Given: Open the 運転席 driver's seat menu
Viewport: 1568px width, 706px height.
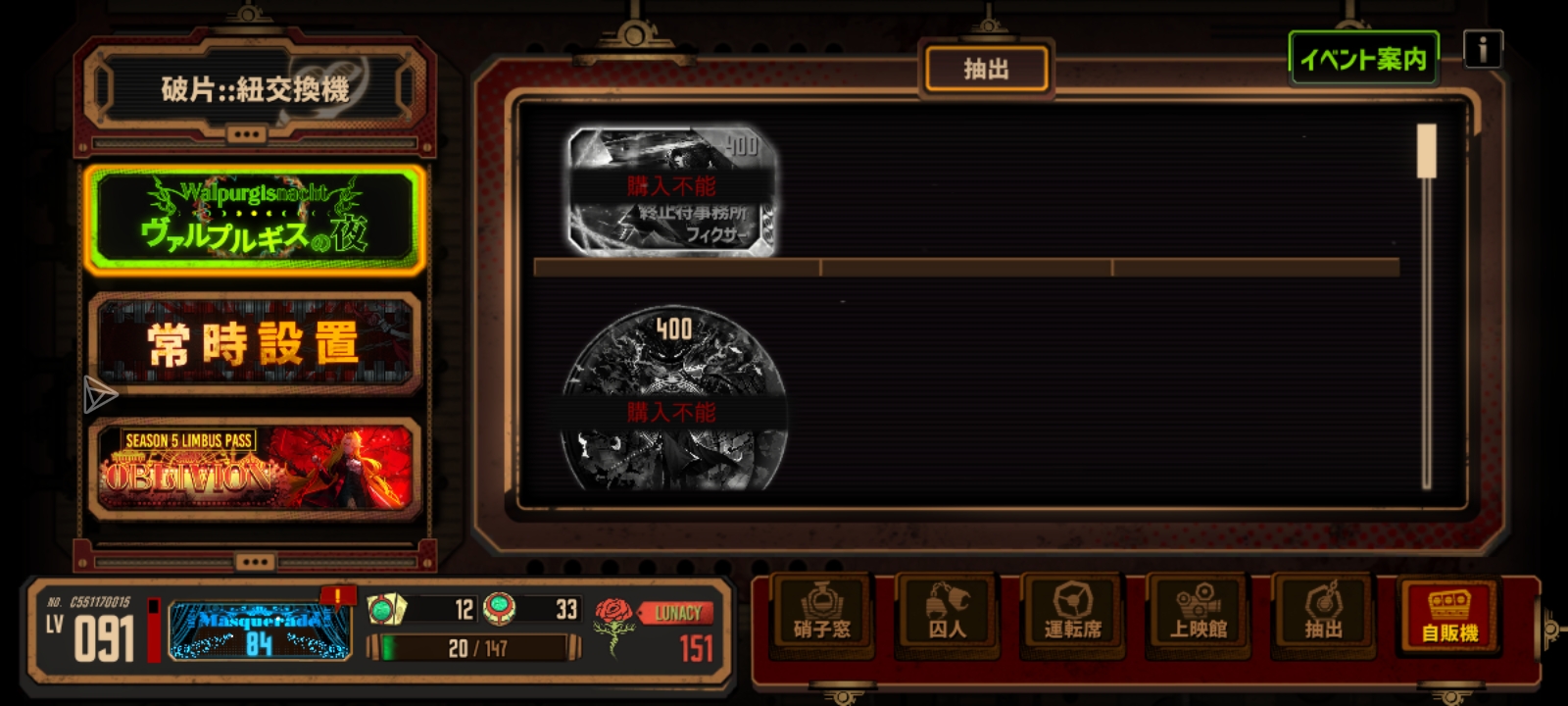Looking at the screenshot, I should 1072,613.
